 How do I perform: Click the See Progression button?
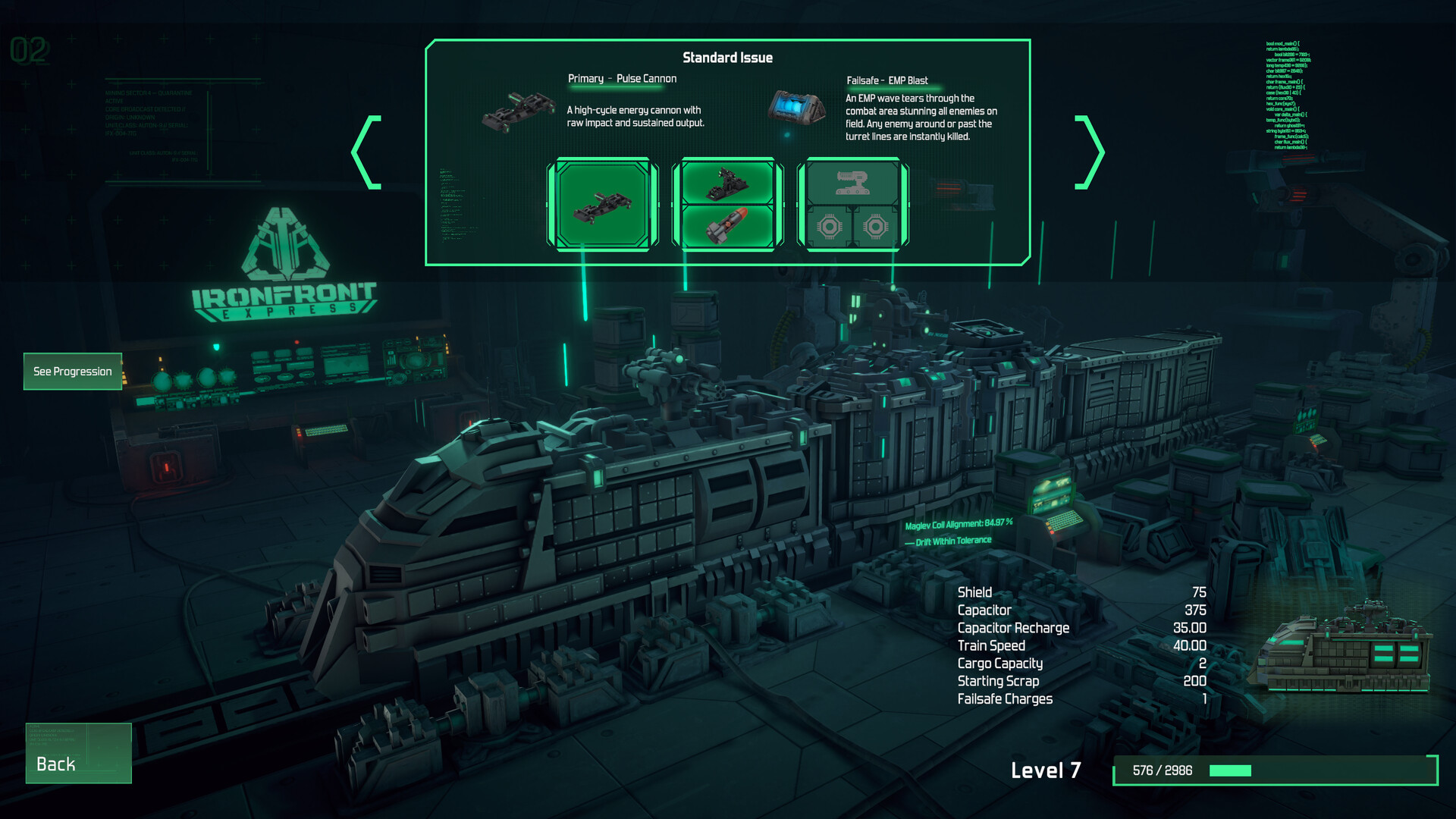tap(72, 372)
